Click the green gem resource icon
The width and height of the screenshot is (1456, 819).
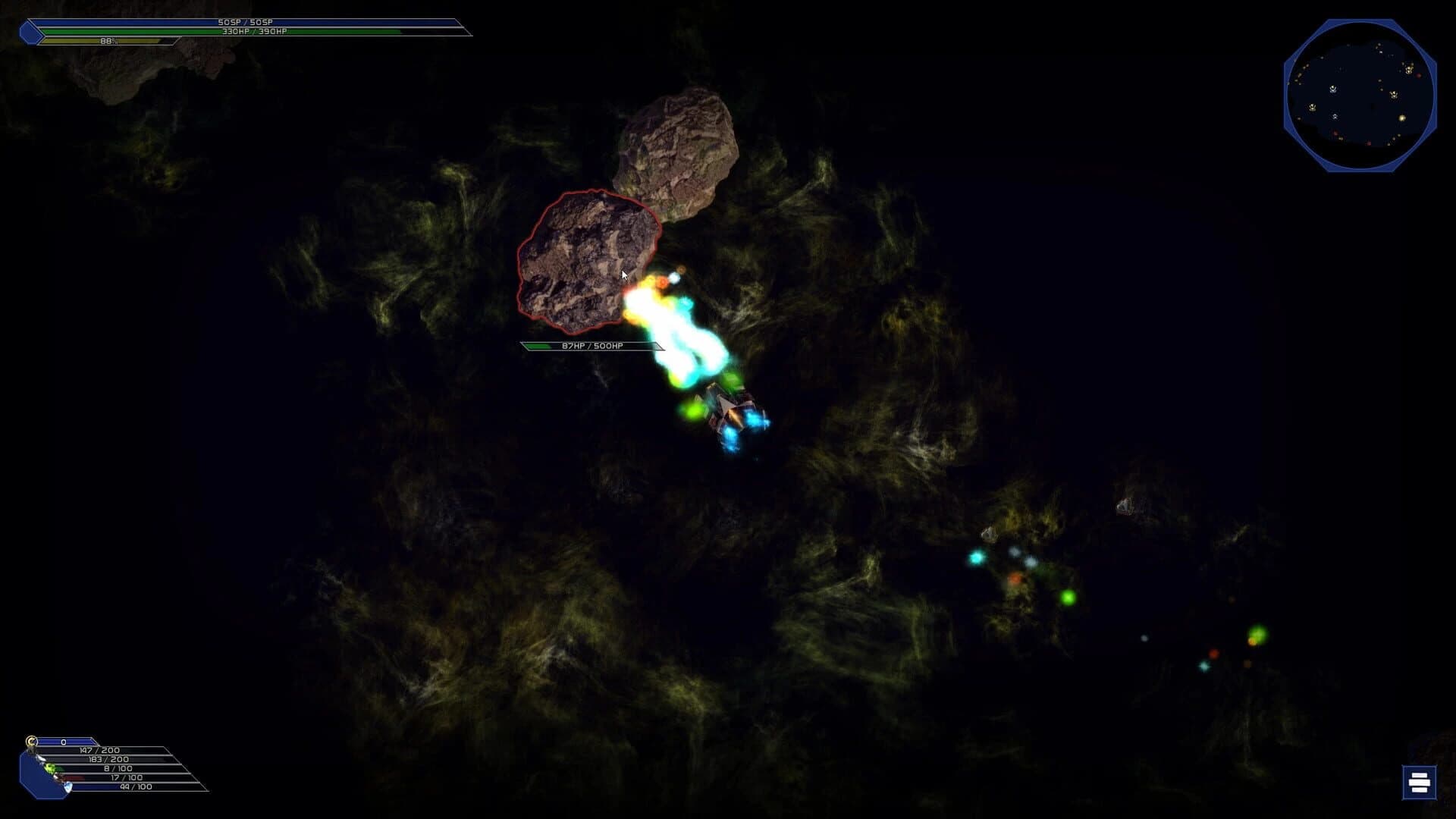tap(52, 767)
